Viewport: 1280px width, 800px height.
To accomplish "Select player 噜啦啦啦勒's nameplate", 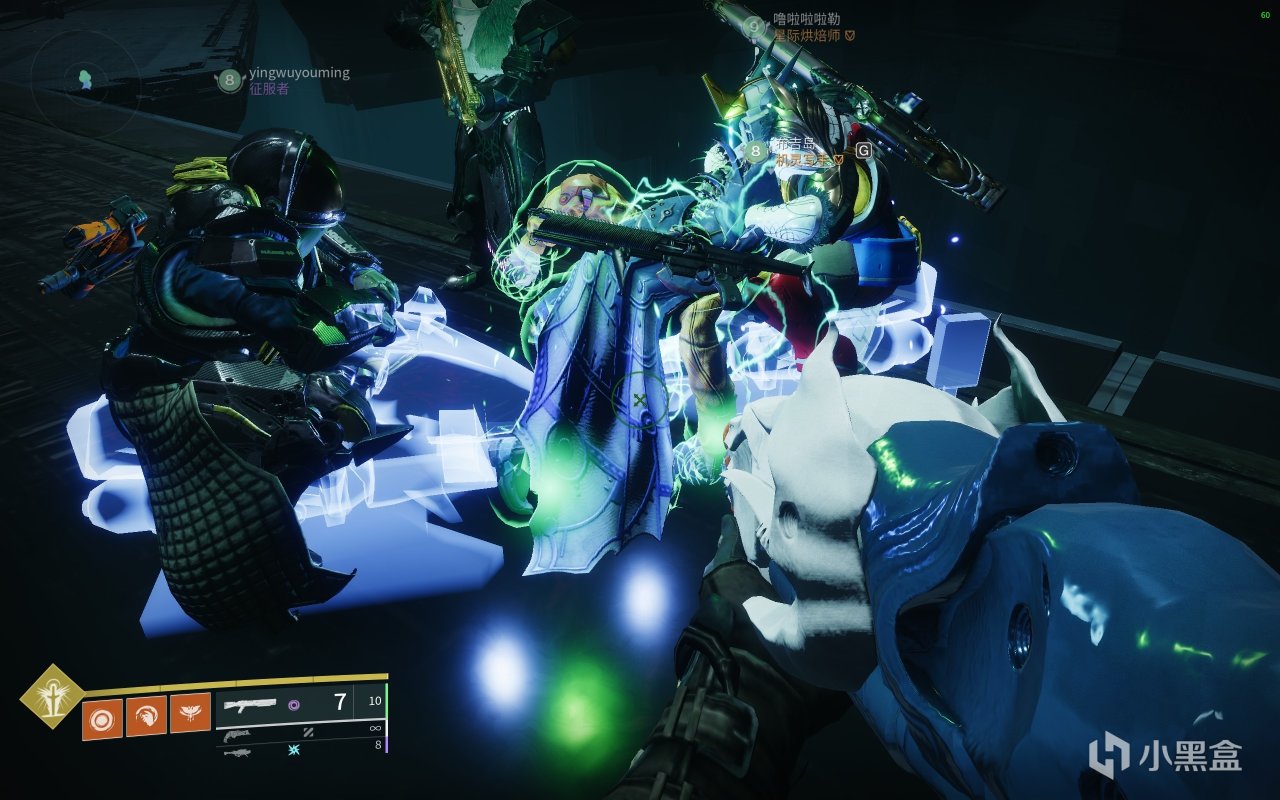I will (808, 19).
